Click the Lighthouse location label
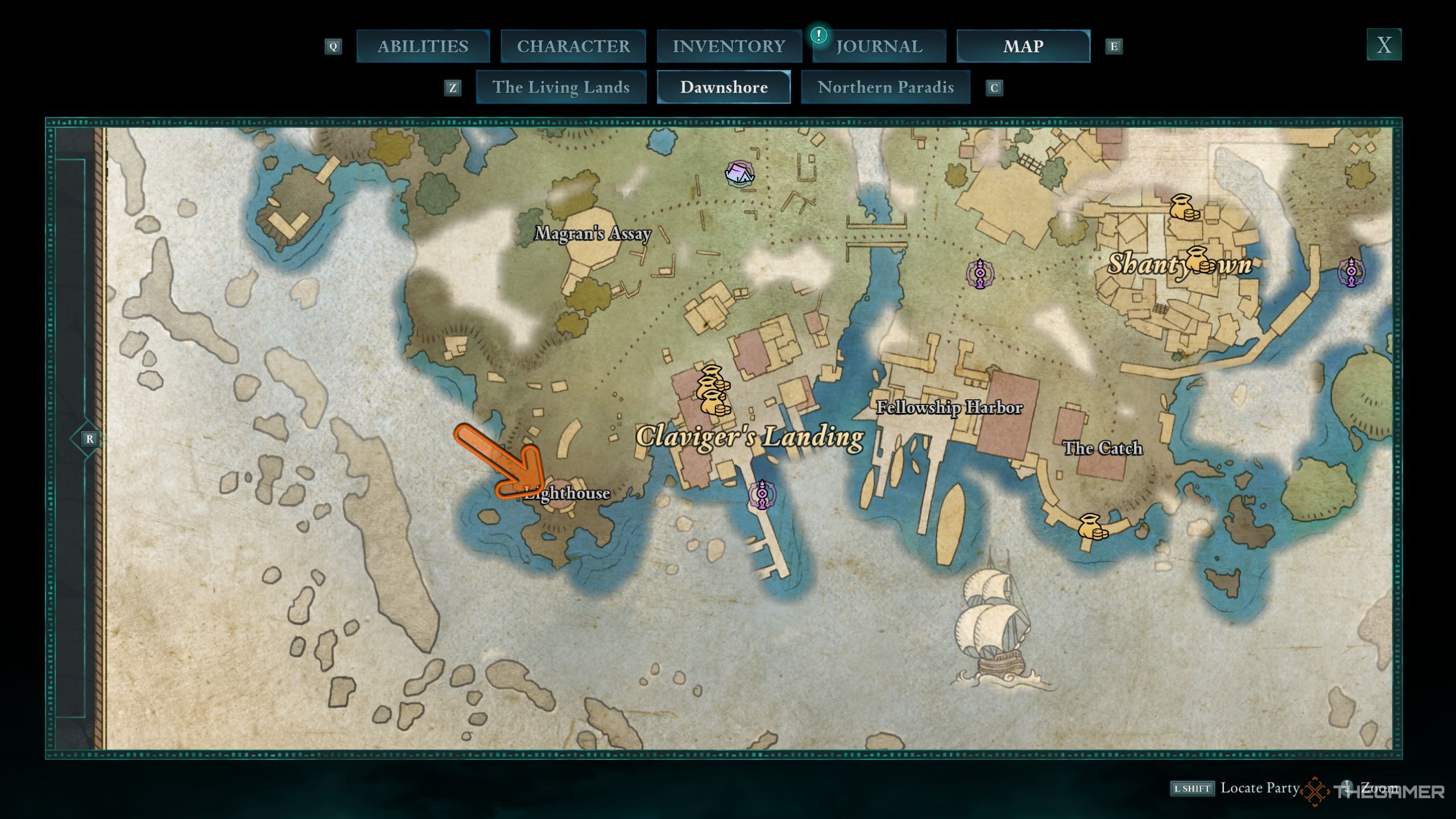 coord(568,493)
